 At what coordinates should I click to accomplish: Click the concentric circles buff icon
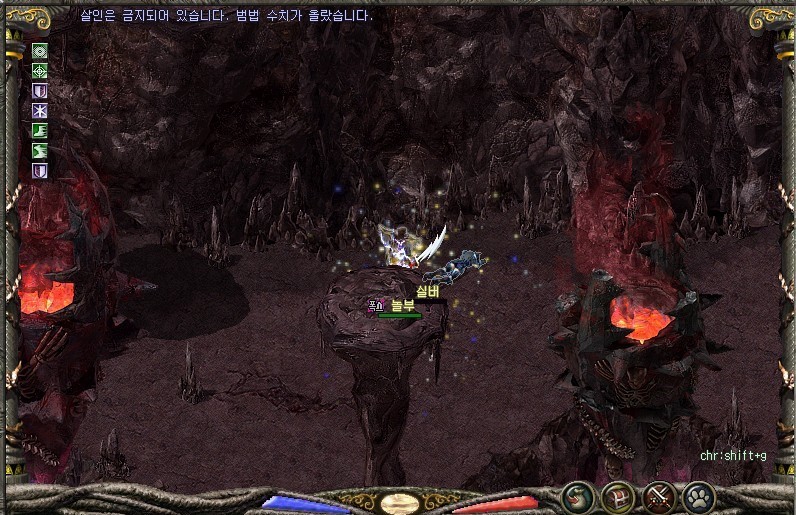tap(40, 51)
